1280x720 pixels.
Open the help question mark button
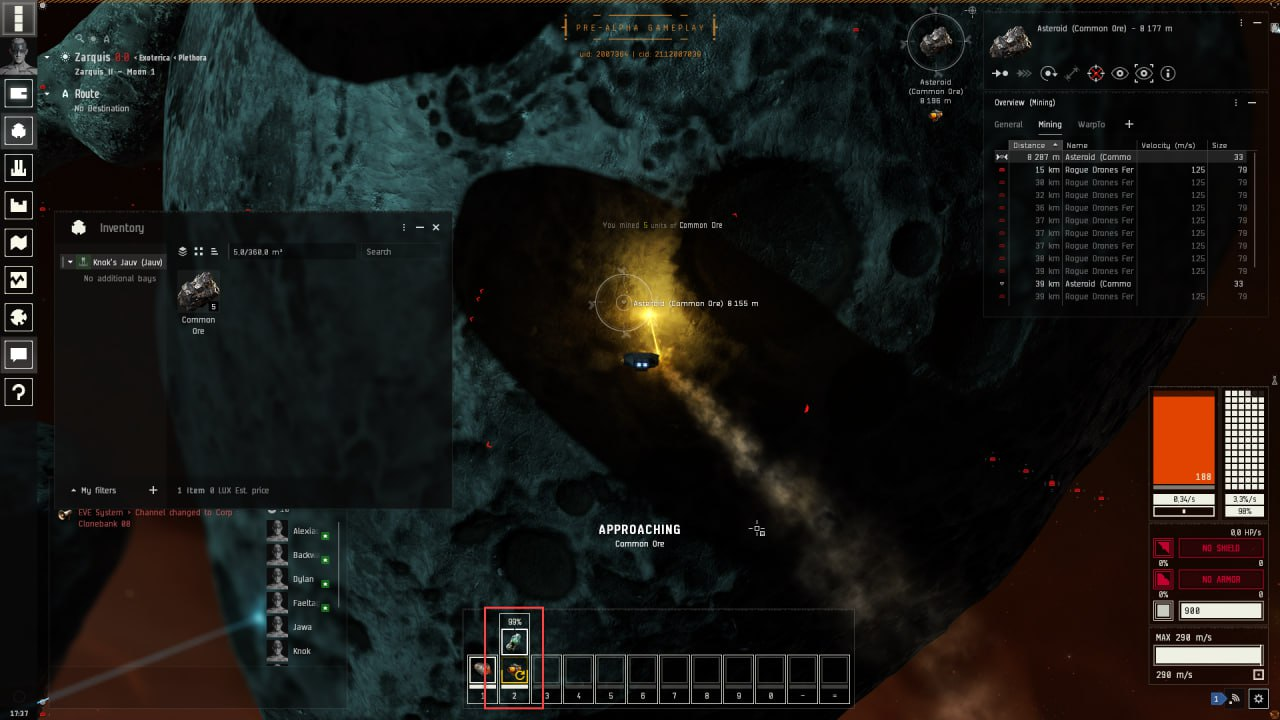point(19,392)
